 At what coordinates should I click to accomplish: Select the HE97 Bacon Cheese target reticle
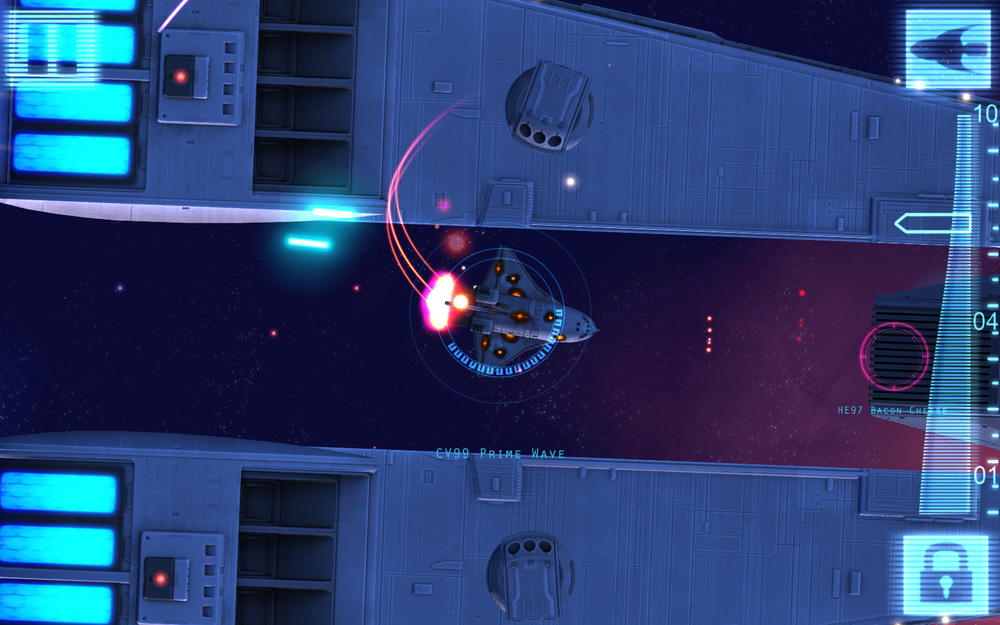pos(892,357)
